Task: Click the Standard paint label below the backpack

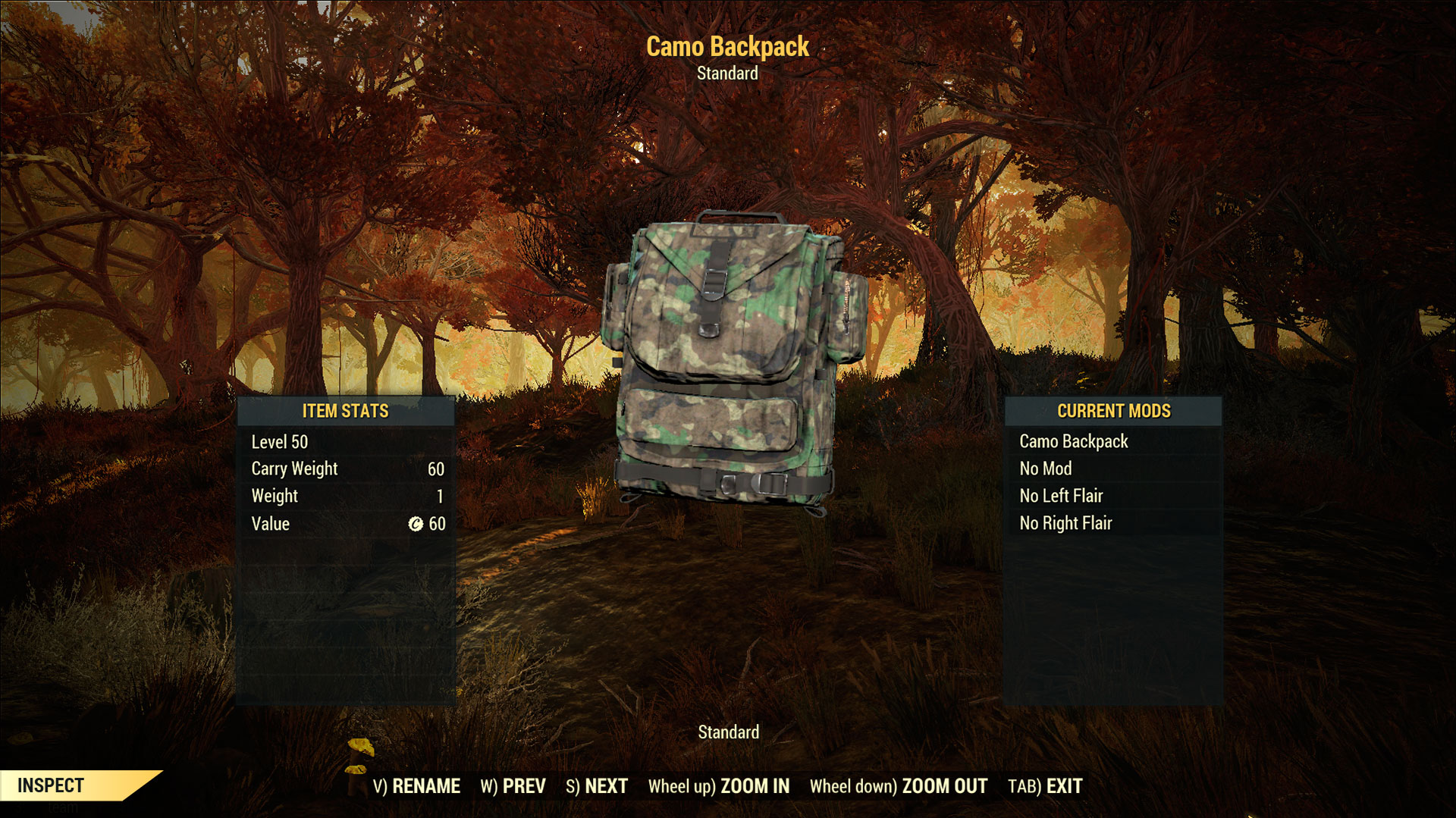Action: pyautogui.click(x=729, y=732)
